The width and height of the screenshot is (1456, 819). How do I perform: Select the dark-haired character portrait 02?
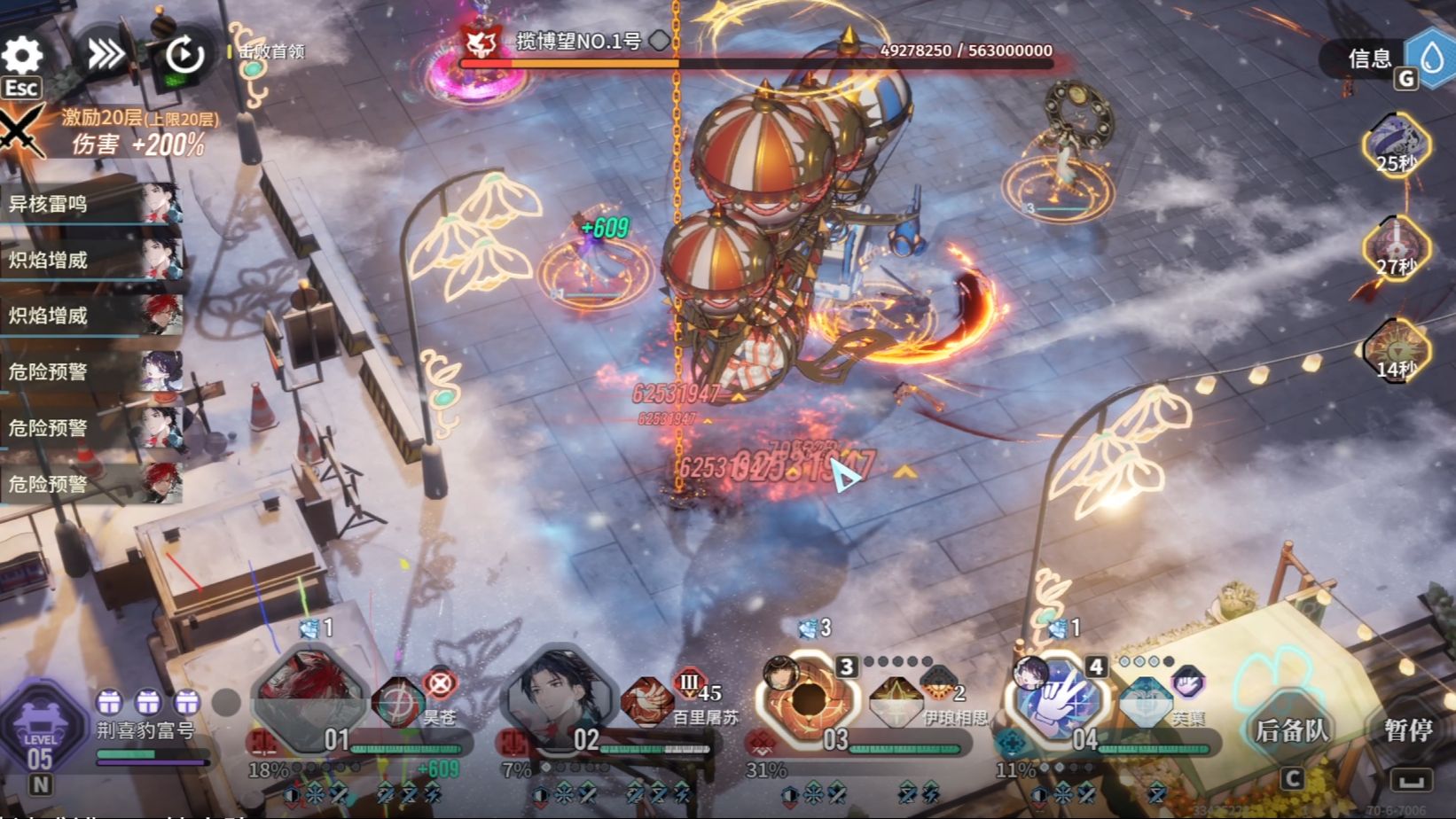click(559, 694)
